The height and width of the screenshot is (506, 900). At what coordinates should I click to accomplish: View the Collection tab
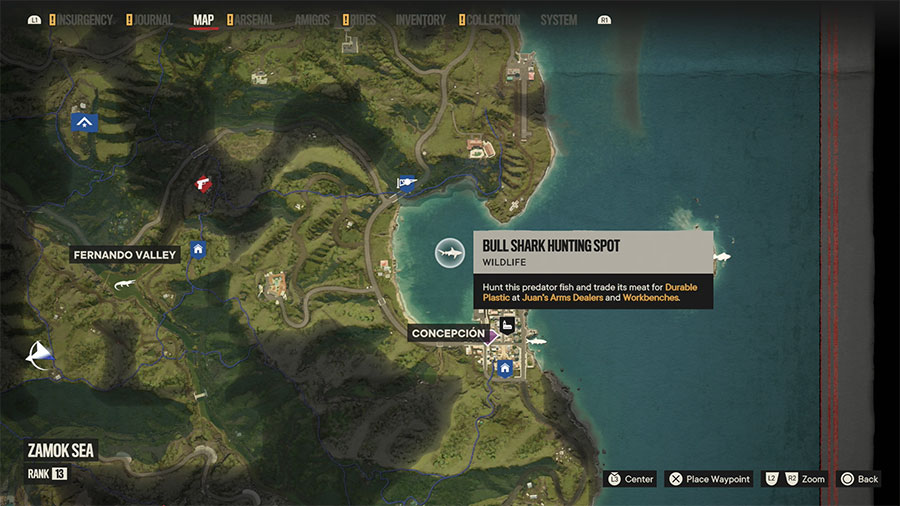point(494,20)
